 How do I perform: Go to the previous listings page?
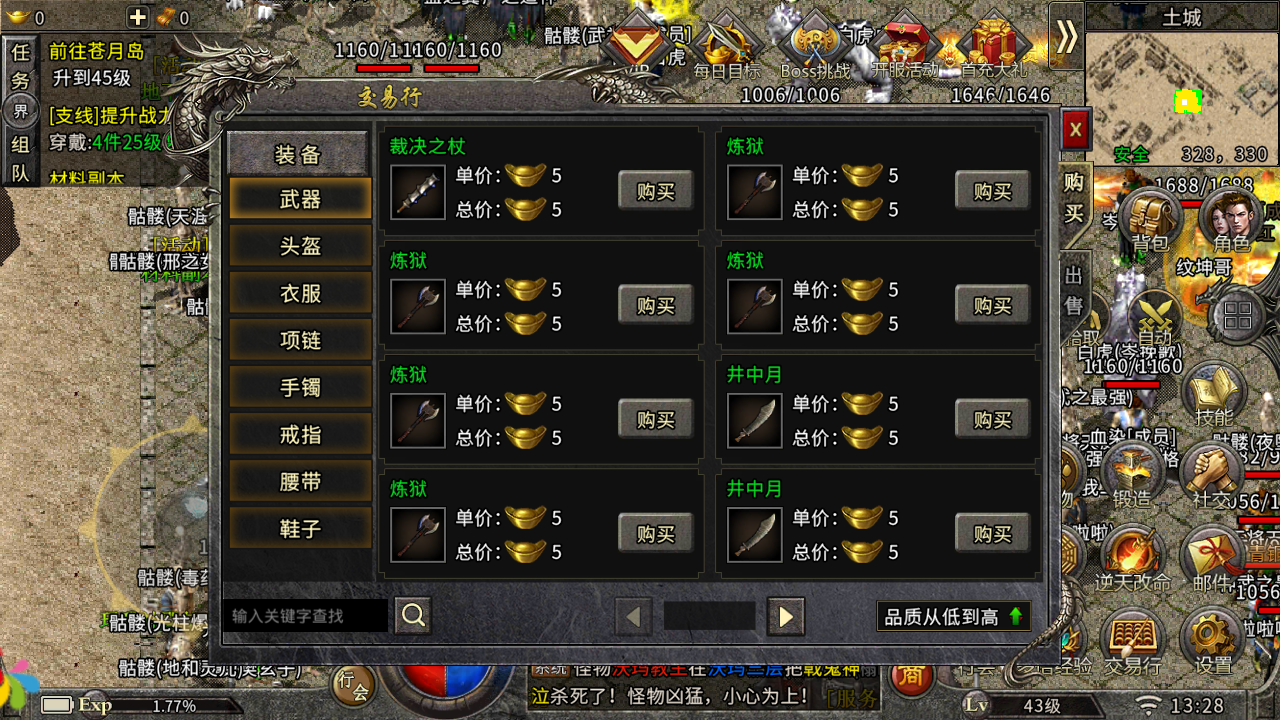point(633,617)
